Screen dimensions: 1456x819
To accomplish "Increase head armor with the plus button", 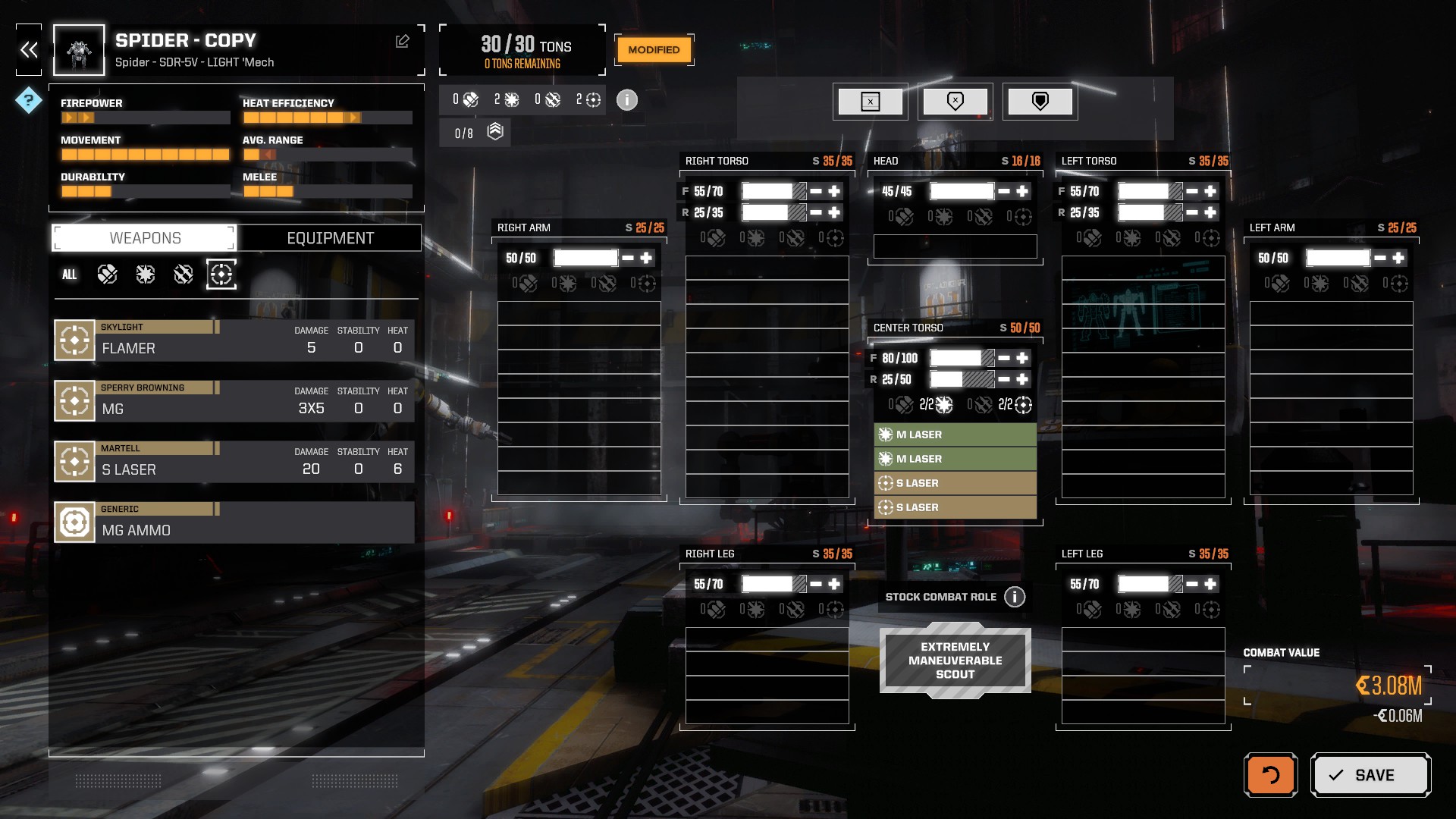I will (x=1022, y=191).
